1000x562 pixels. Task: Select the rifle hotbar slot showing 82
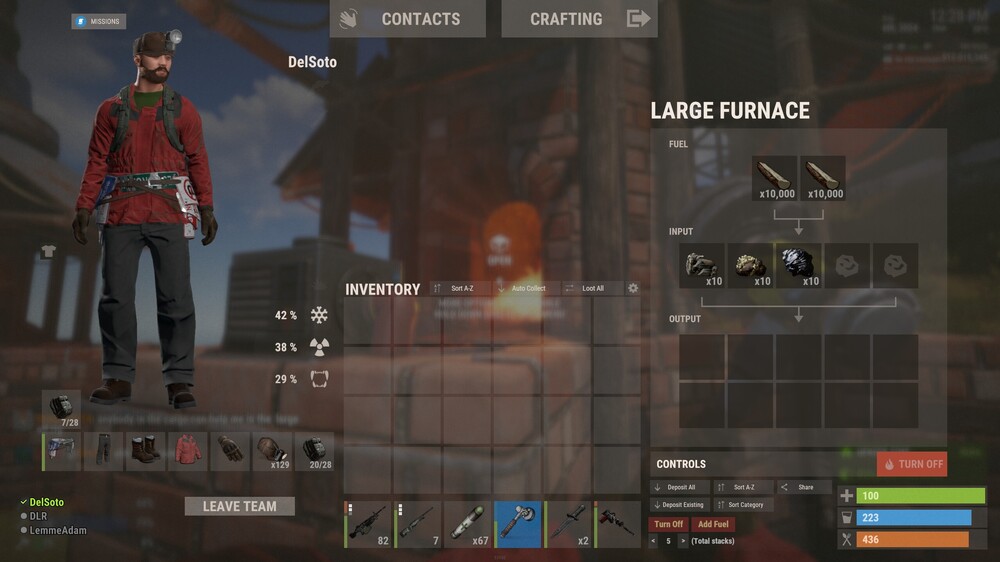tap(368, 524)
